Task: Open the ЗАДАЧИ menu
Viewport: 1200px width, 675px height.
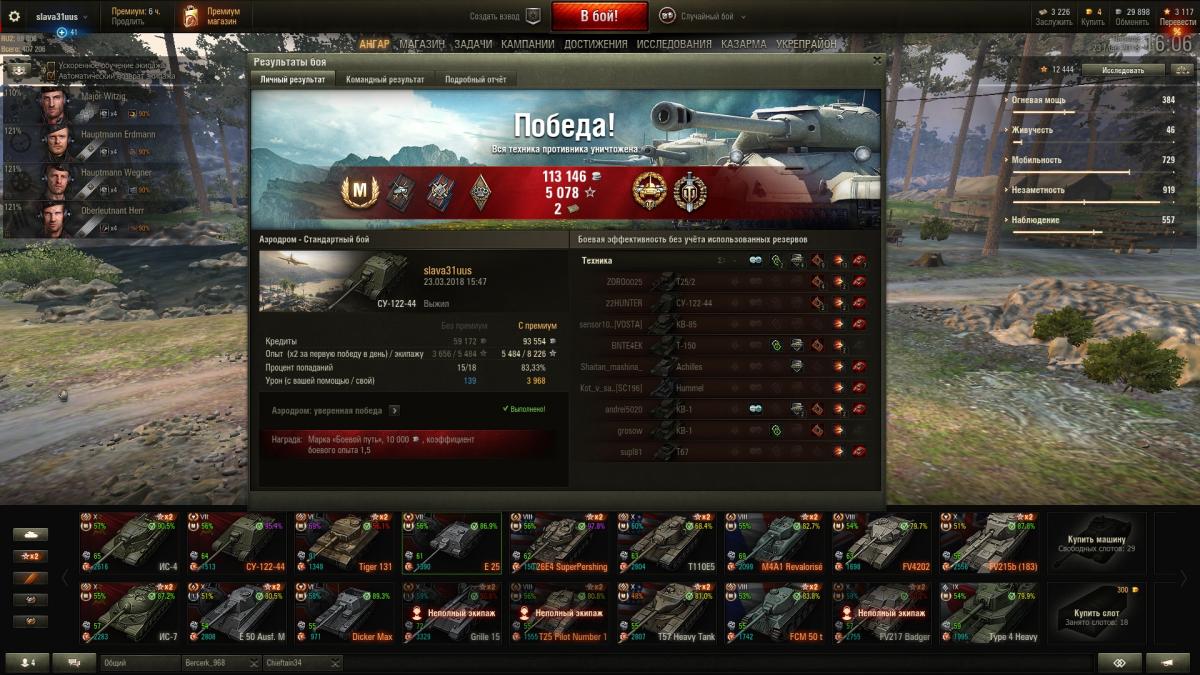Action: point(473,44)
